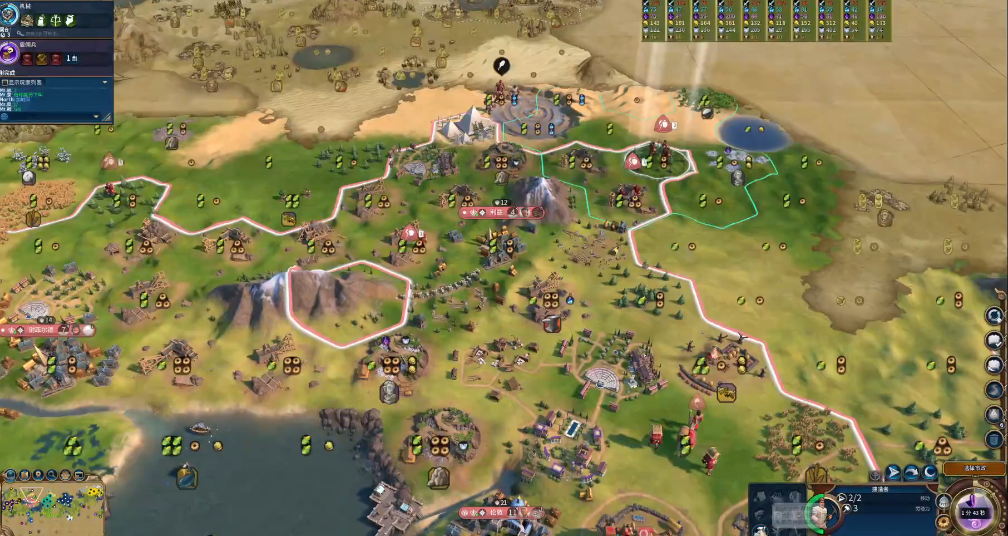Click the minimap
Image resolution: width=1008 pixels, height=536 pixels.
53,507
